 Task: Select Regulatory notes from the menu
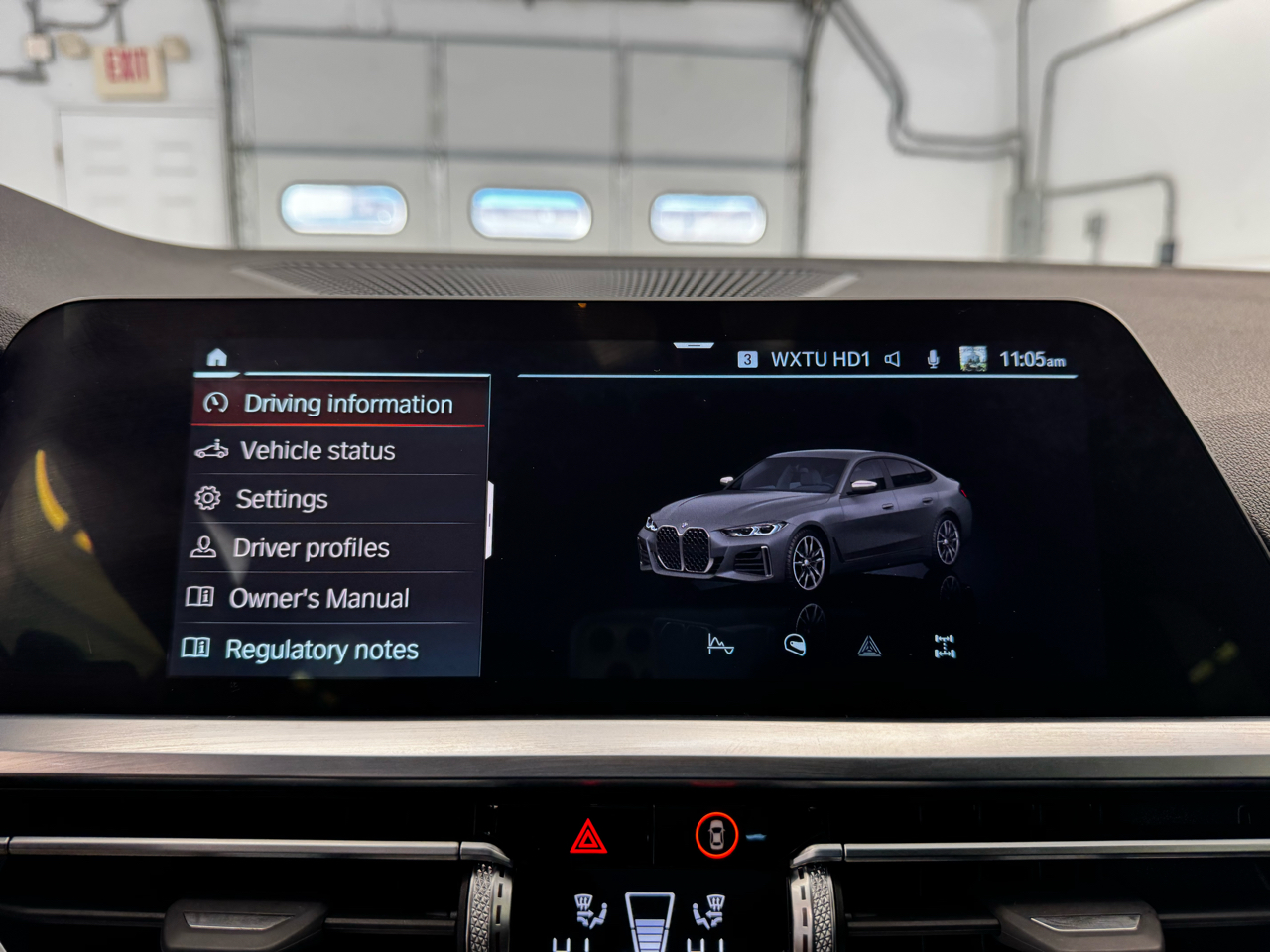[x=322, y=649]
